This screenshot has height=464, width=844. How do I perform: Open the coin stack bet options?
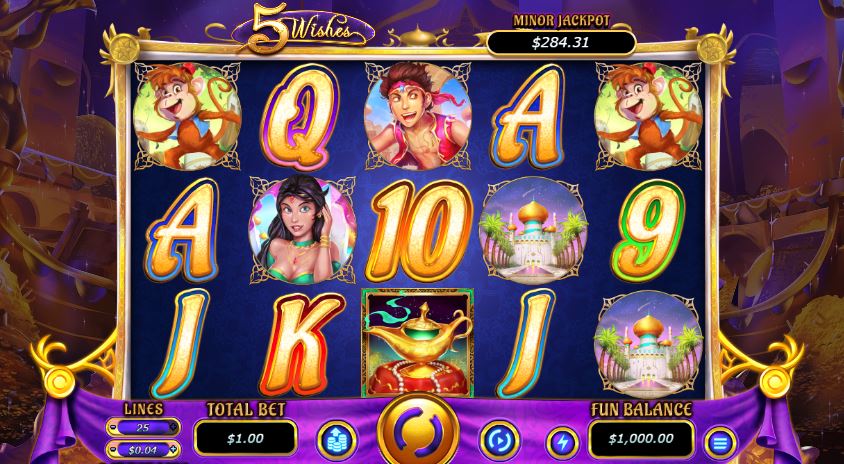(x=336, y=440)
